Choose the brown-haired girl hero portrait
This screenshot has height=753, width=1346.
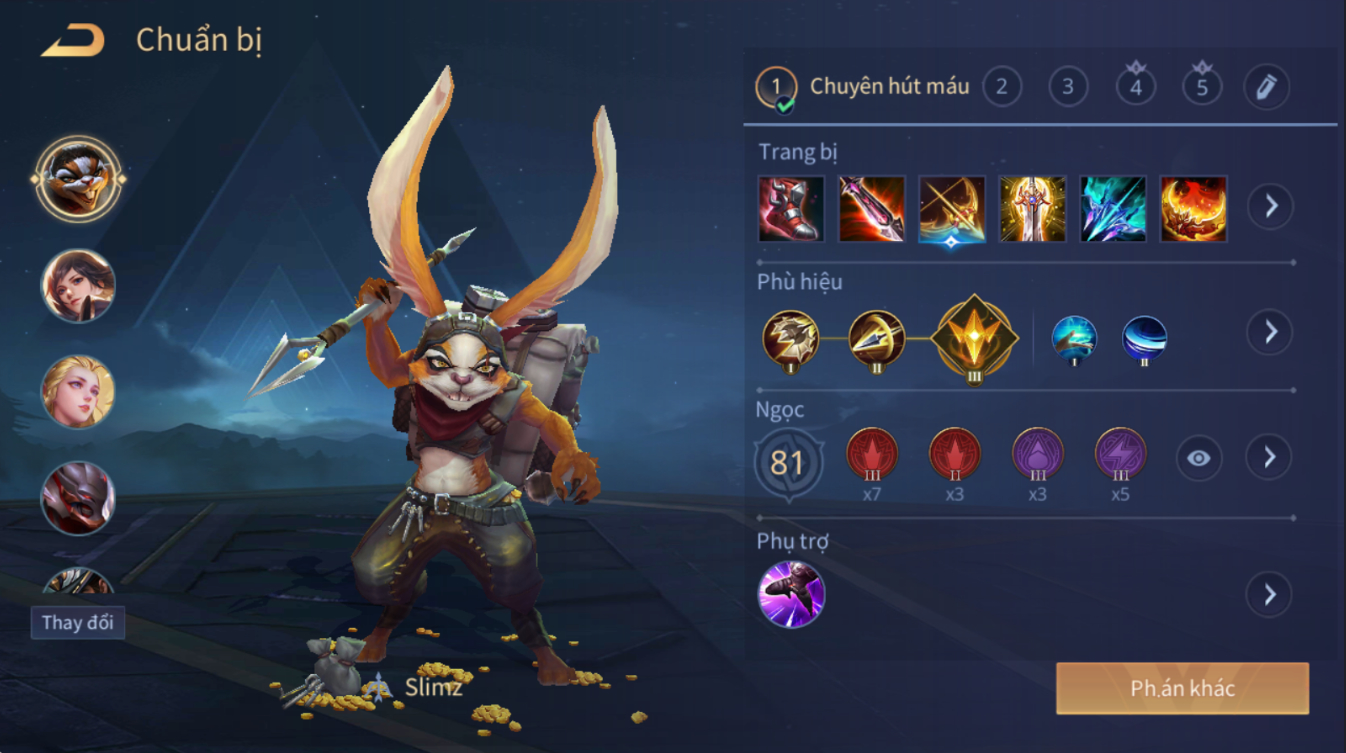pos(78,286)
